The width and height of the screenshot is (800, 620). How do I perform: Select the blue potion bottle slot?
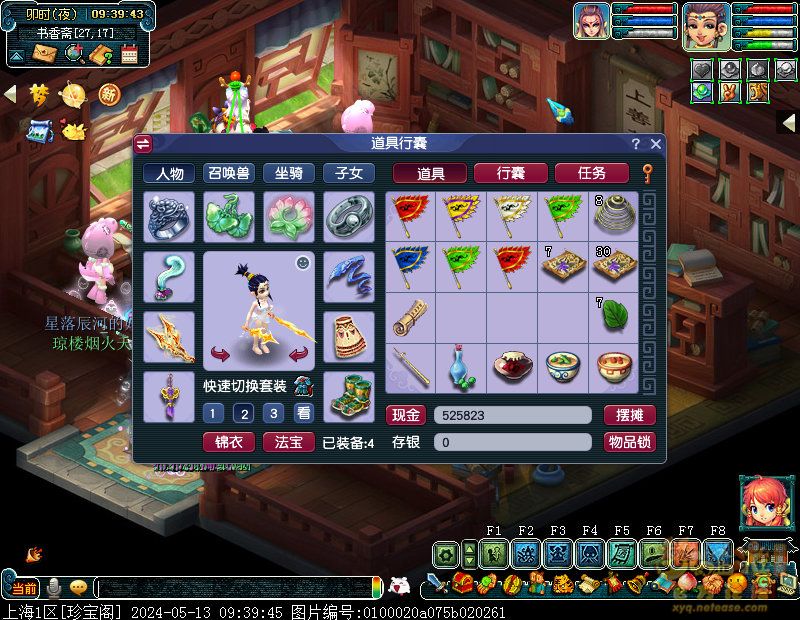tap(461, 368)
